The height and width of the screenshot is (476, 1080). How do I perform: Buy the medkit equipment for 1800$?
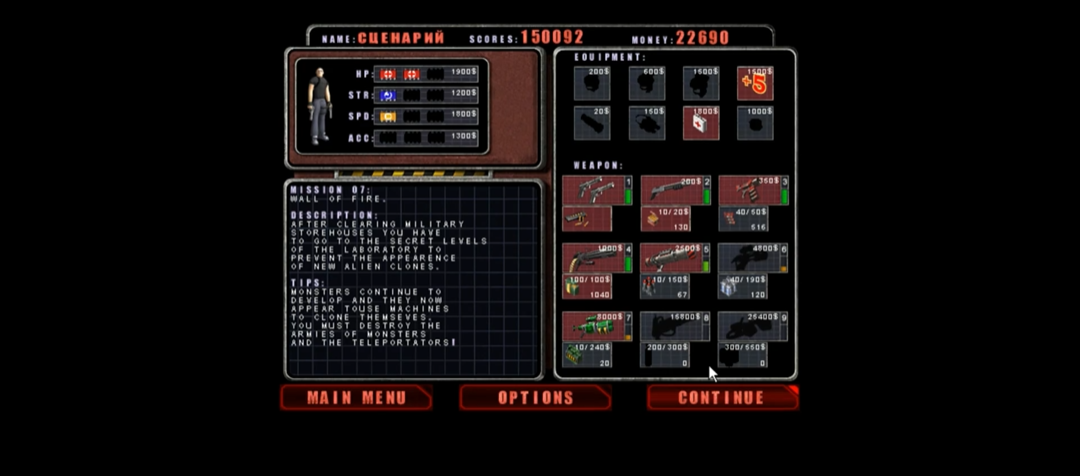tap(700, 122)
